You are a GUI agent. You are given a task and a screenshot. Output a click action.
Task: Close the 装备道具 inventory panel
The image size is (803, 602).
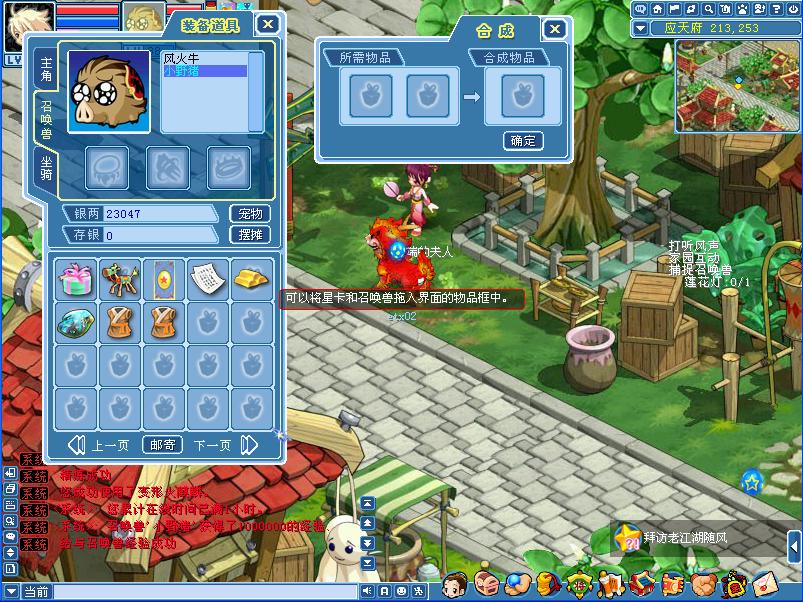point(268,25)
